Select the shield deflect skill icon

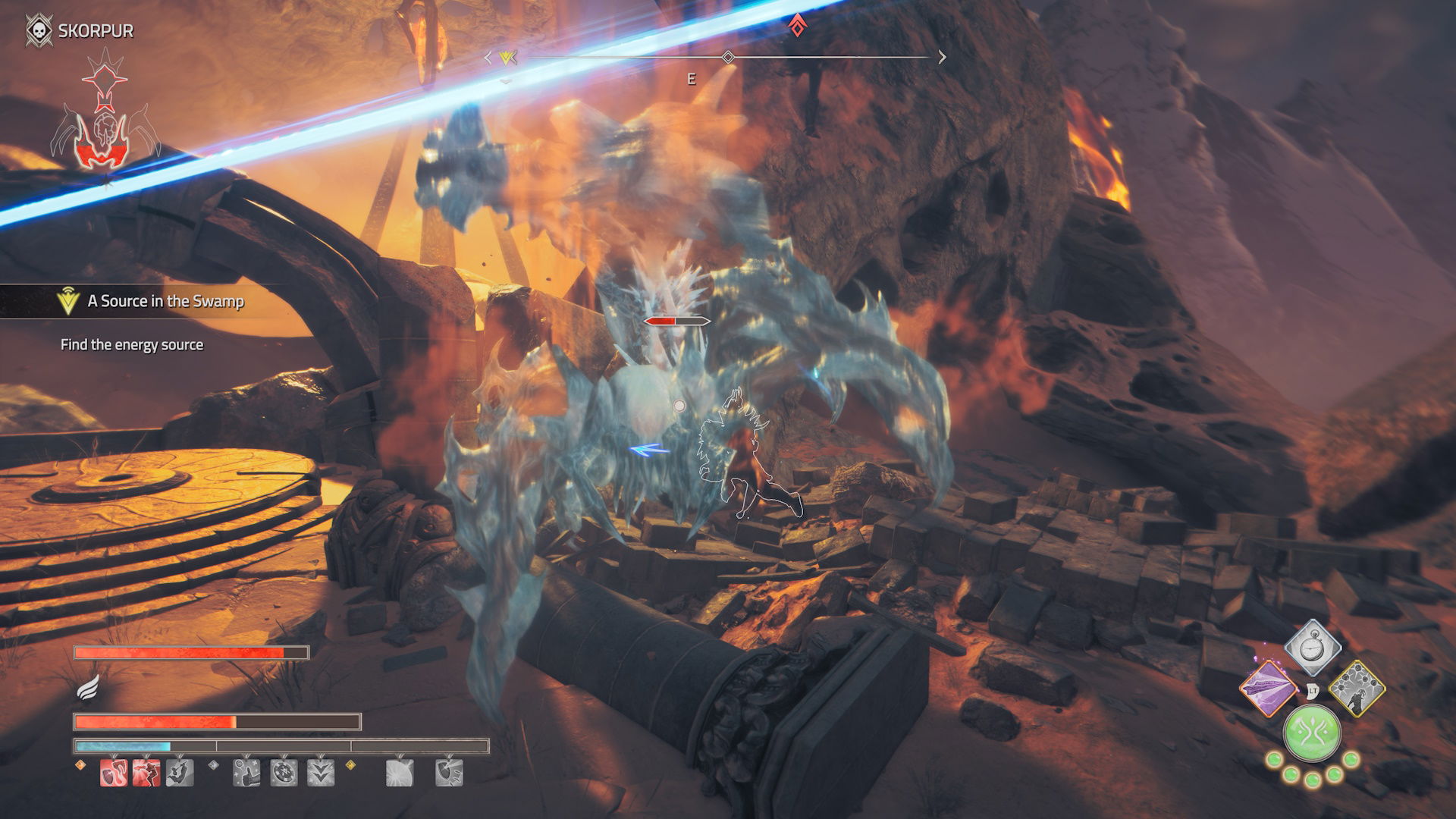coord(448,773)
